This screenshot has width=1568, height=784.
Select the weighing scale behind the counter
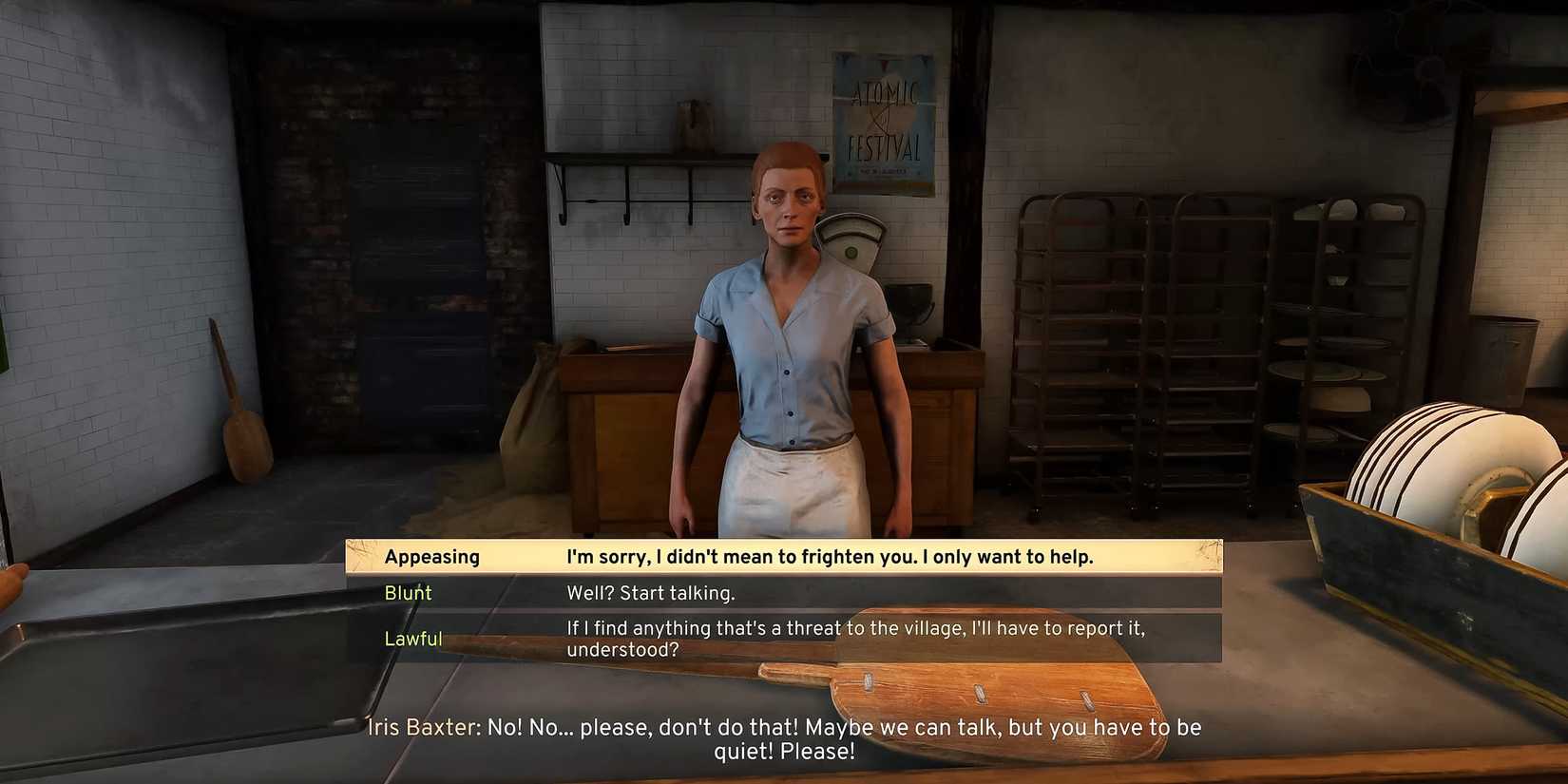click(x=852, y=249)
